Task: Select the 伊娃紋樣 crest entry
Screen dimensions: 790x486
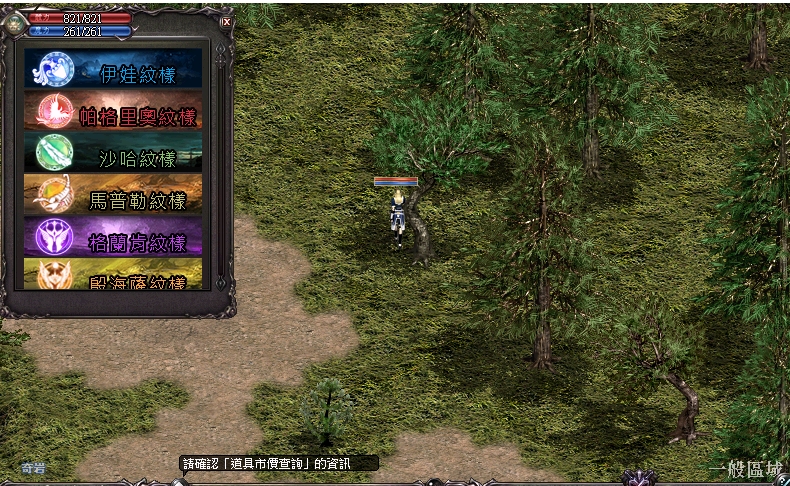Action: pos(113,69)
